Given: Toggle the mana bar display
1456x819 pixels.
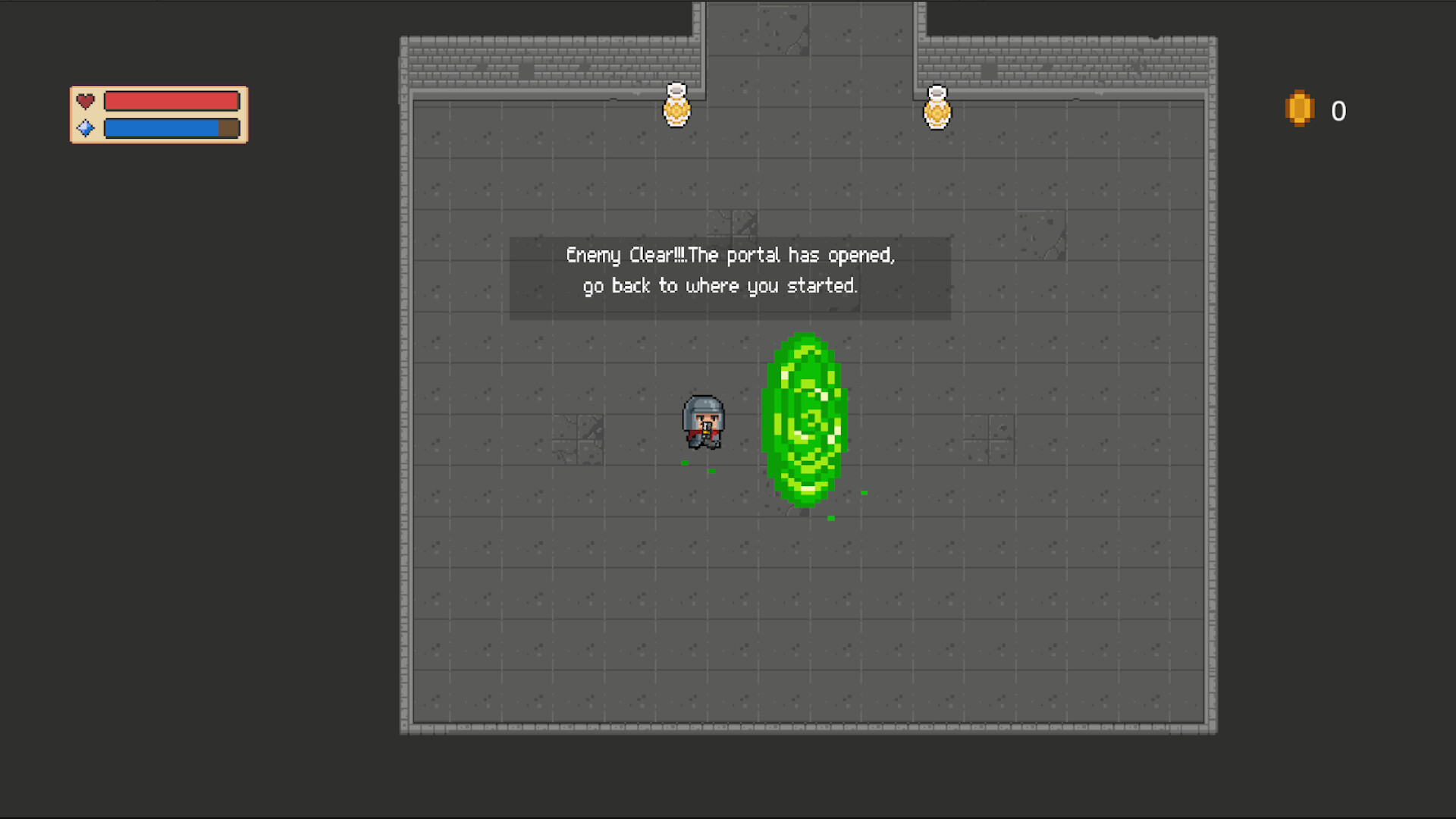Looking at the screenshot, I should pos(172,127).
